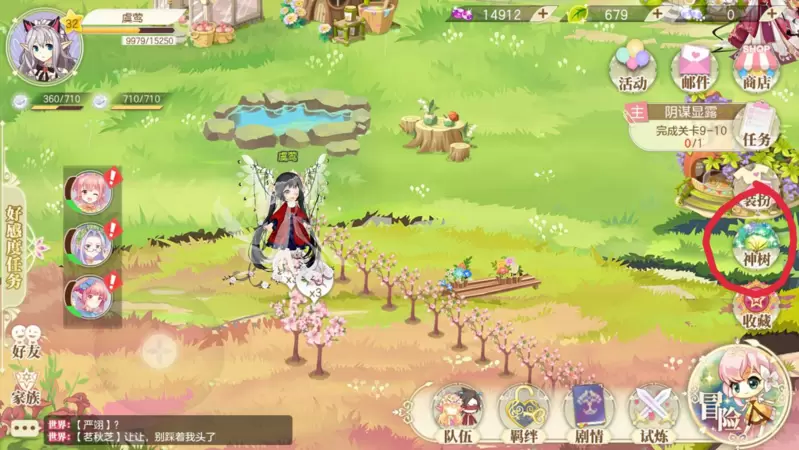Expand the 好感度任务 side tab
This screenshot has height=450, width=799.
[x=14, y=245]
